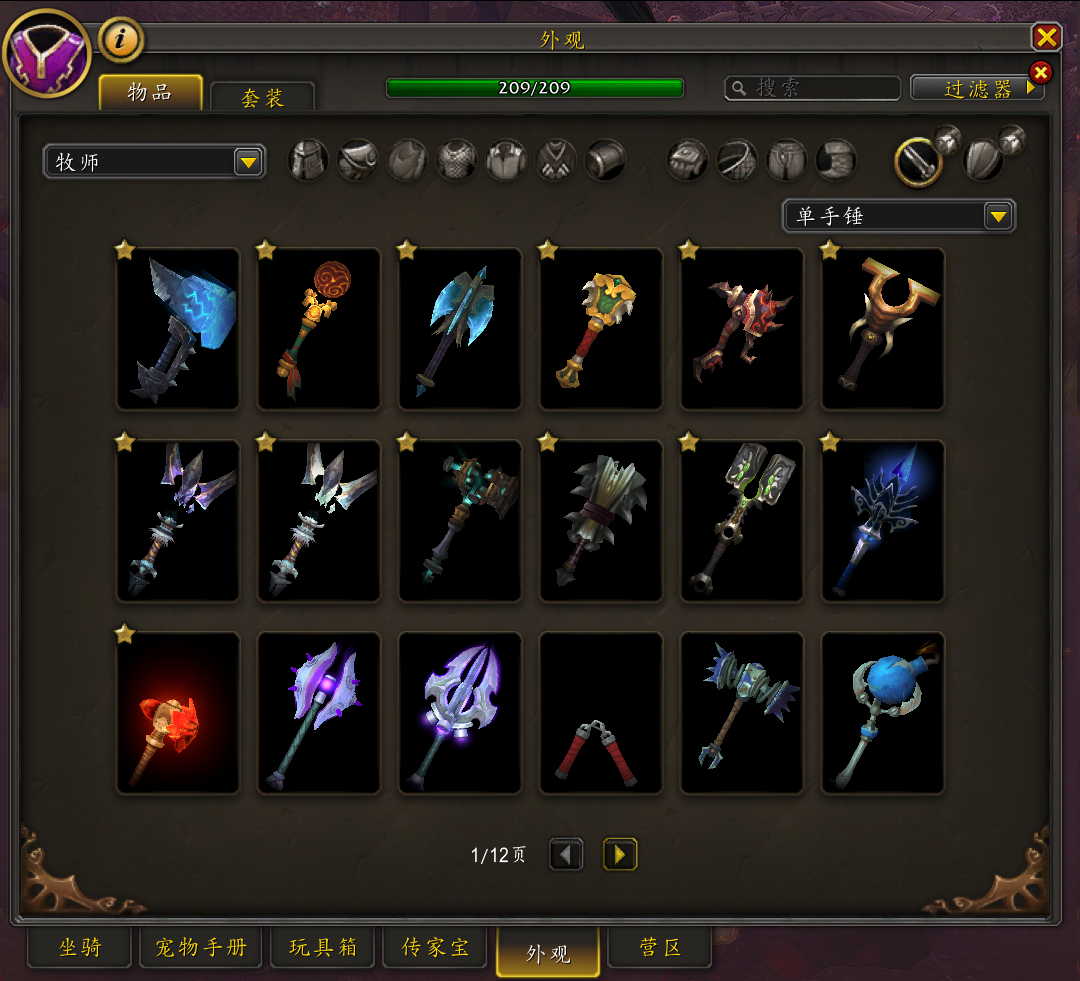This screenshot has height=981, width=1080.
Task: Show the 传家宝 heirlooms tab
Action: [435, 947]
